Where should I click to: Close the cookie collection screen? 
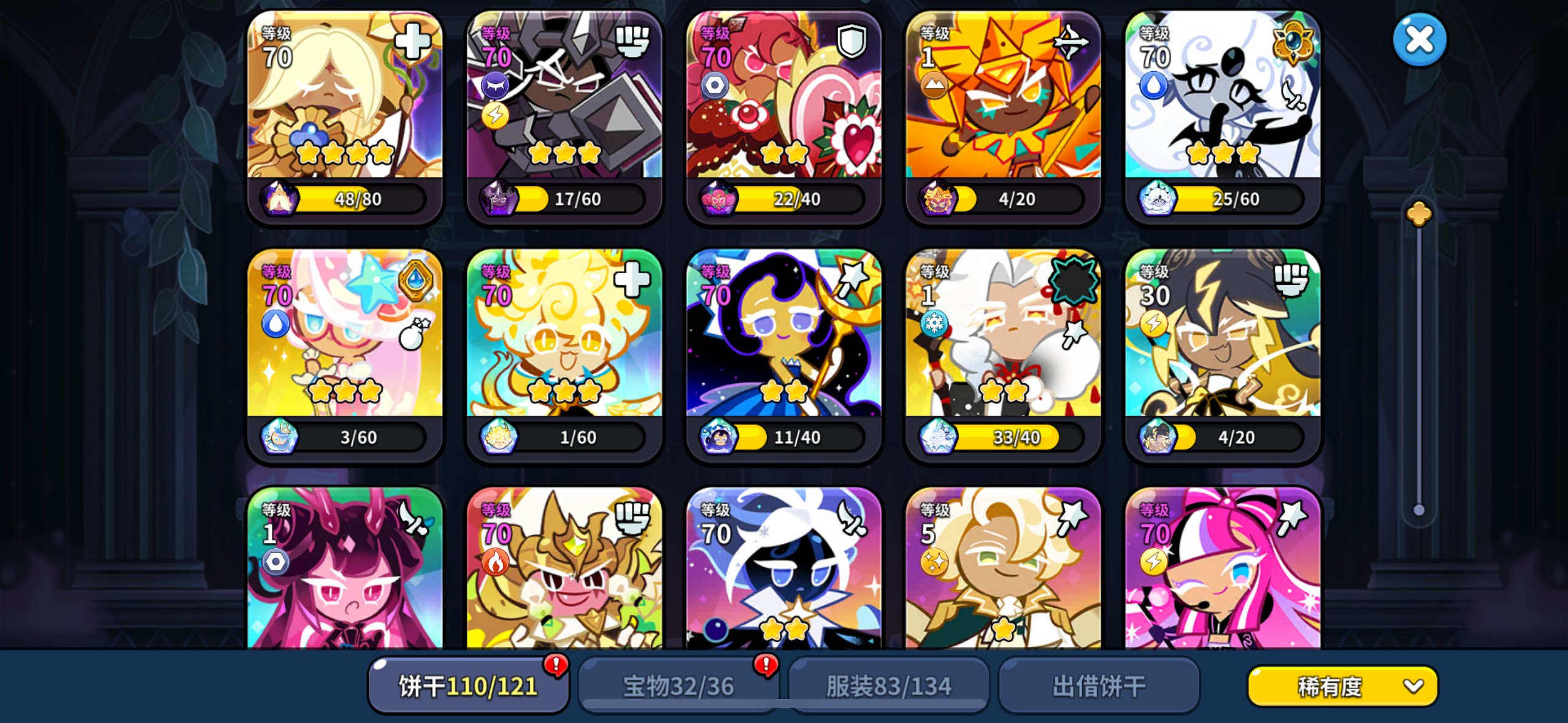pyautogui.click(x=1419, y=39)
